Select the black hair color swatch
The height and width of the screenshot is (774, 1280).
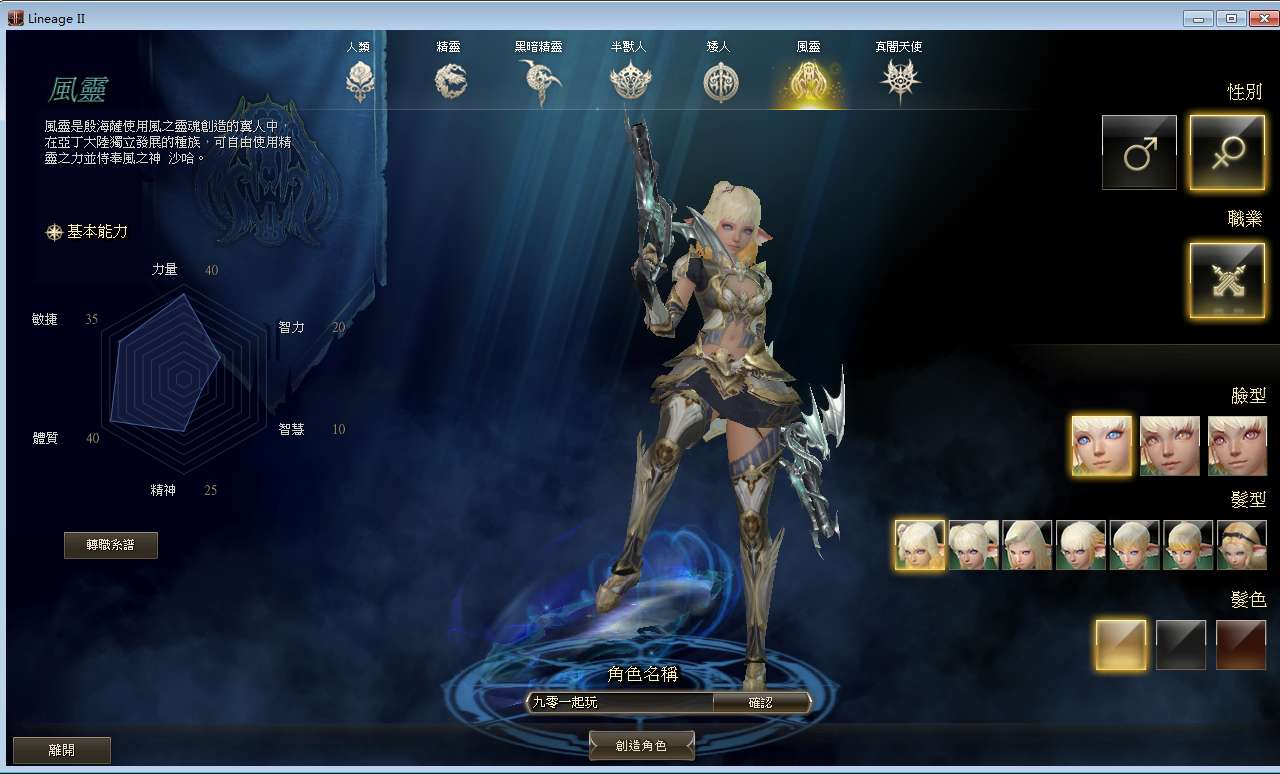(1181, 645)
